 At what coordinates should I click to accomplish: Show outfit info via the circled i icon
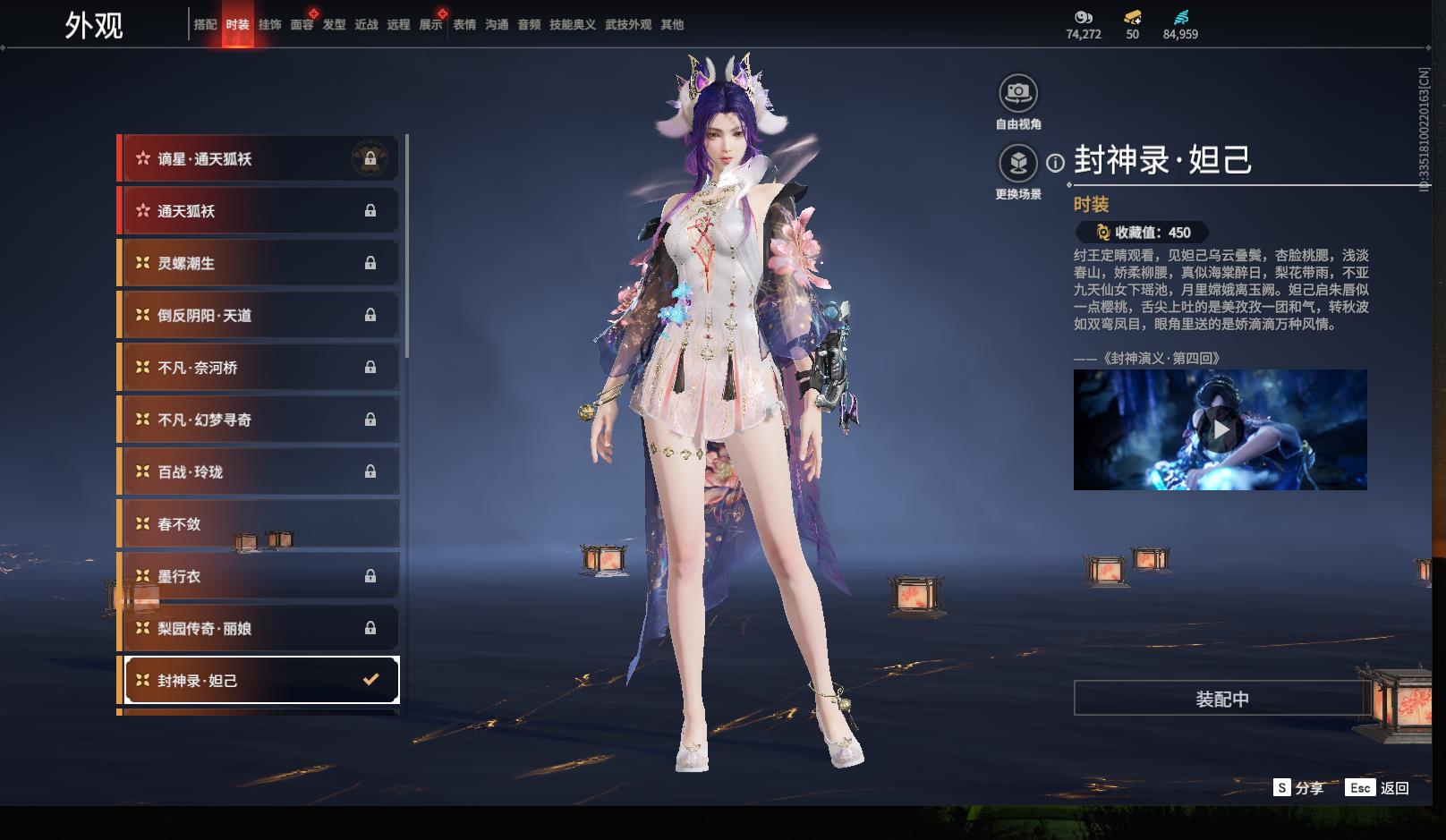click(1056, 163)
